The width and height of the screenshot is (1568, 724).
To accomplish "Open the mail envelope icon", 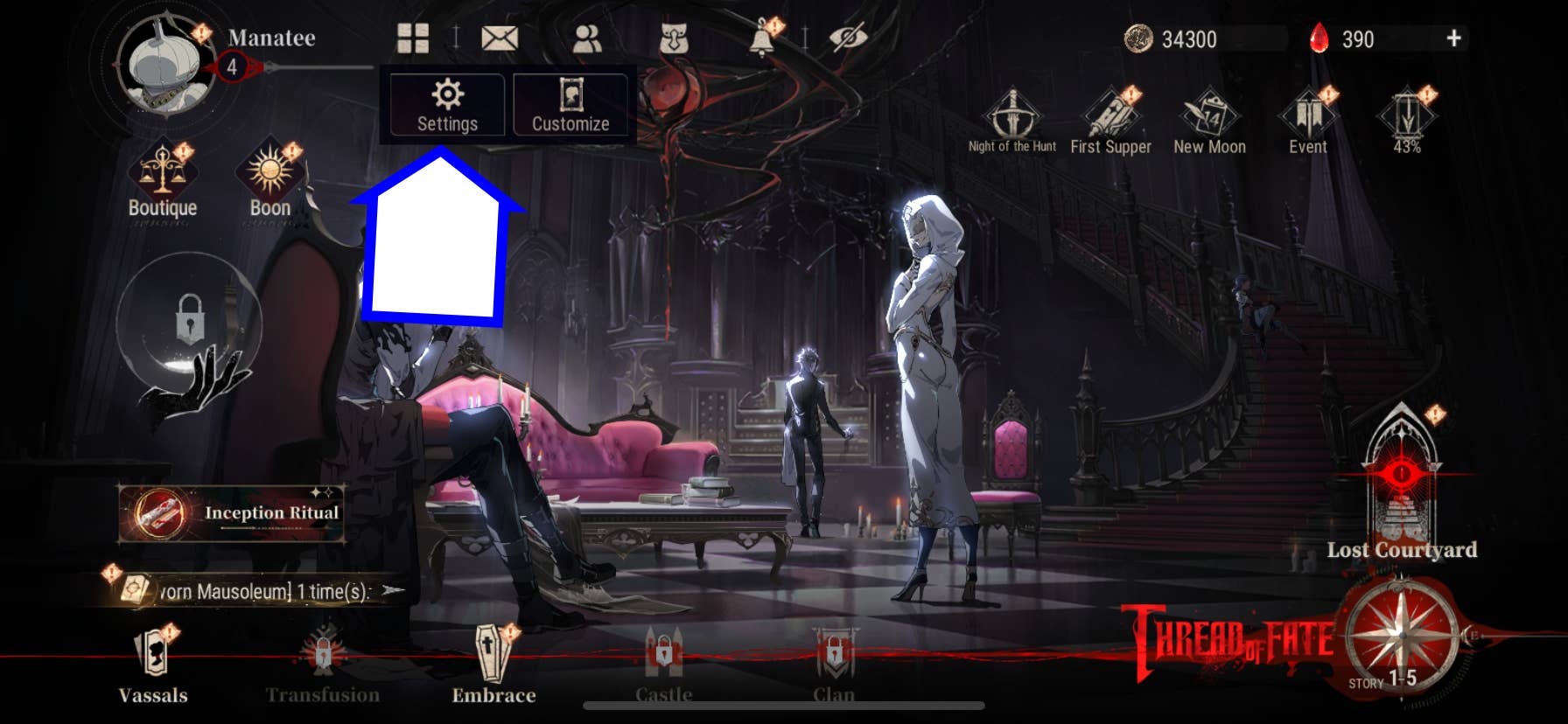I will point(500,38).
